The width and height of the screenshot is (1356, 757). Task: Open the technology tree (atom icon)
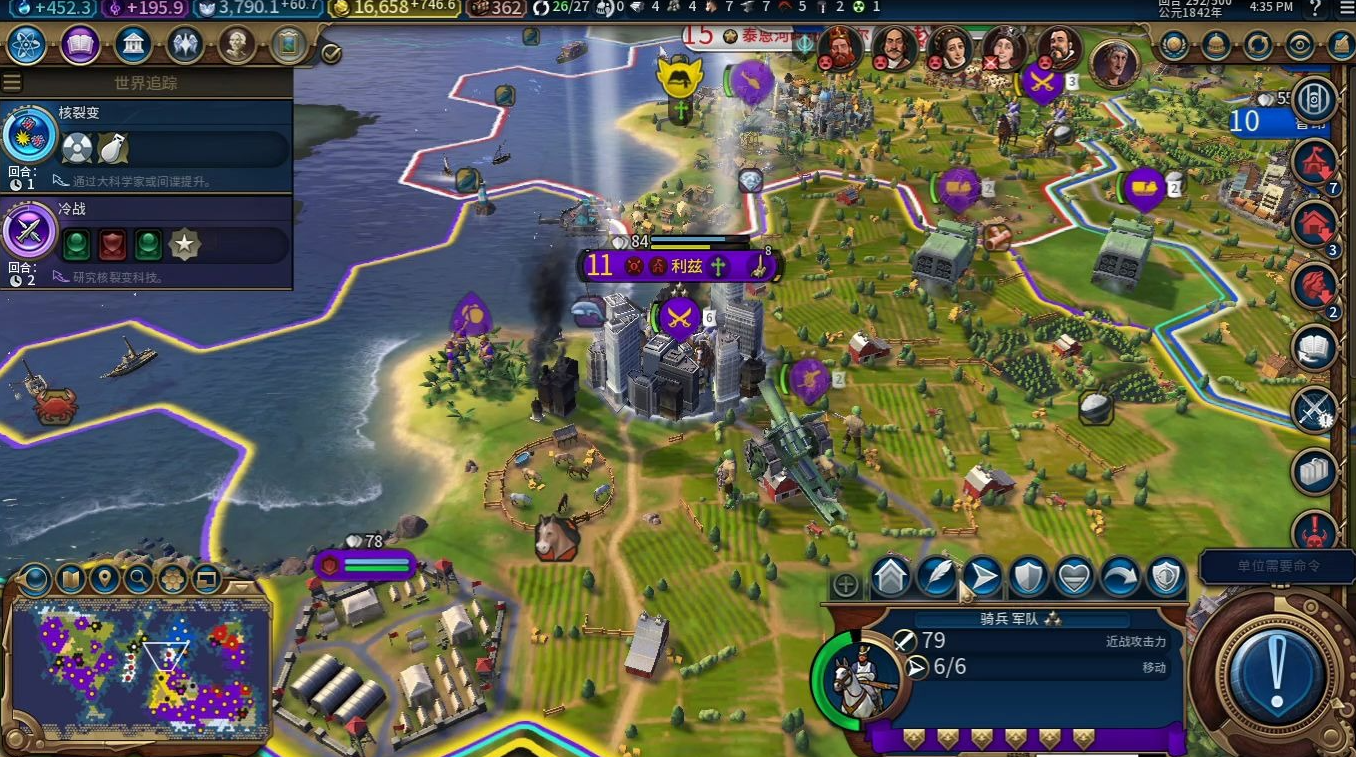27,45
